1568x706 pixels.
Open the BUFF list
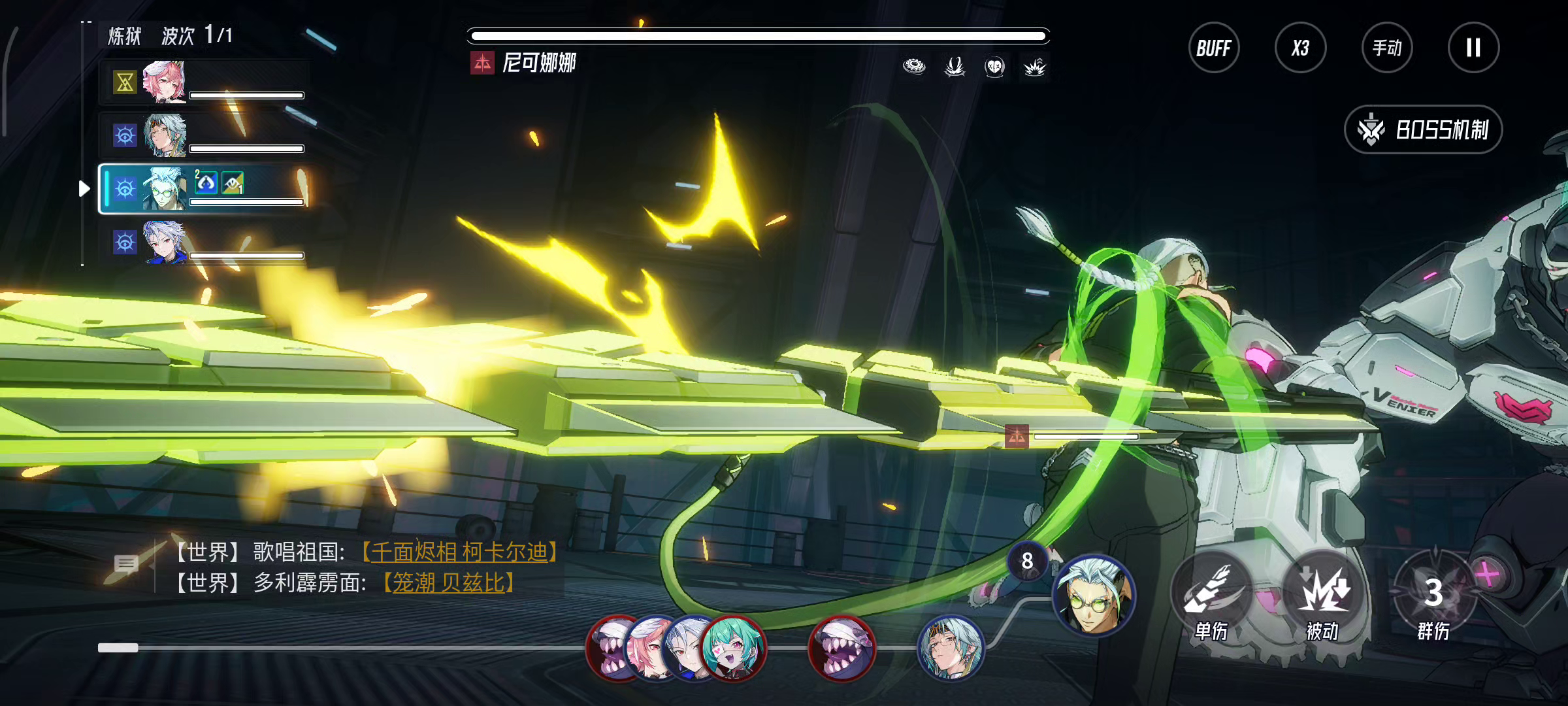[1213, 48]
